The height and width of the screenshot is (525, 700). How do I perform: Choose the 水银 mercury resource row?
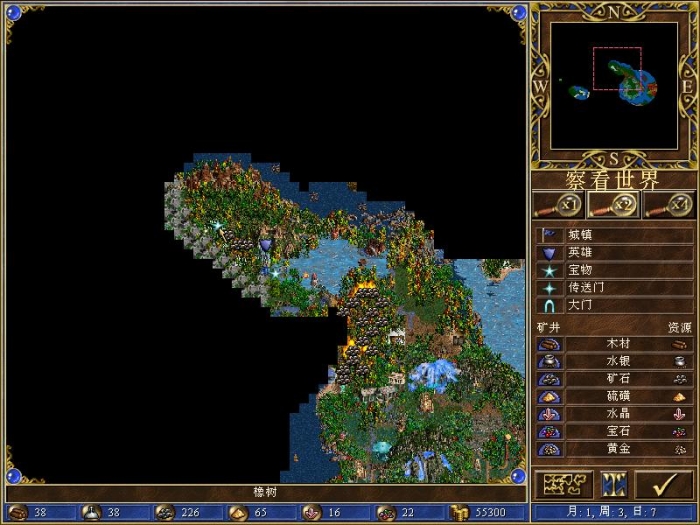coord(614,362)
